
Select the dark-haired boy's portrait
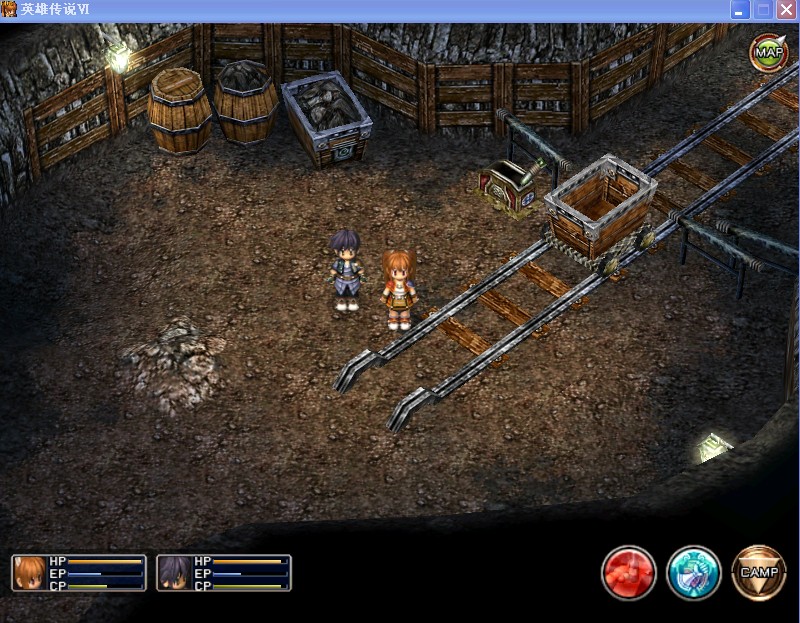point(174,573)
